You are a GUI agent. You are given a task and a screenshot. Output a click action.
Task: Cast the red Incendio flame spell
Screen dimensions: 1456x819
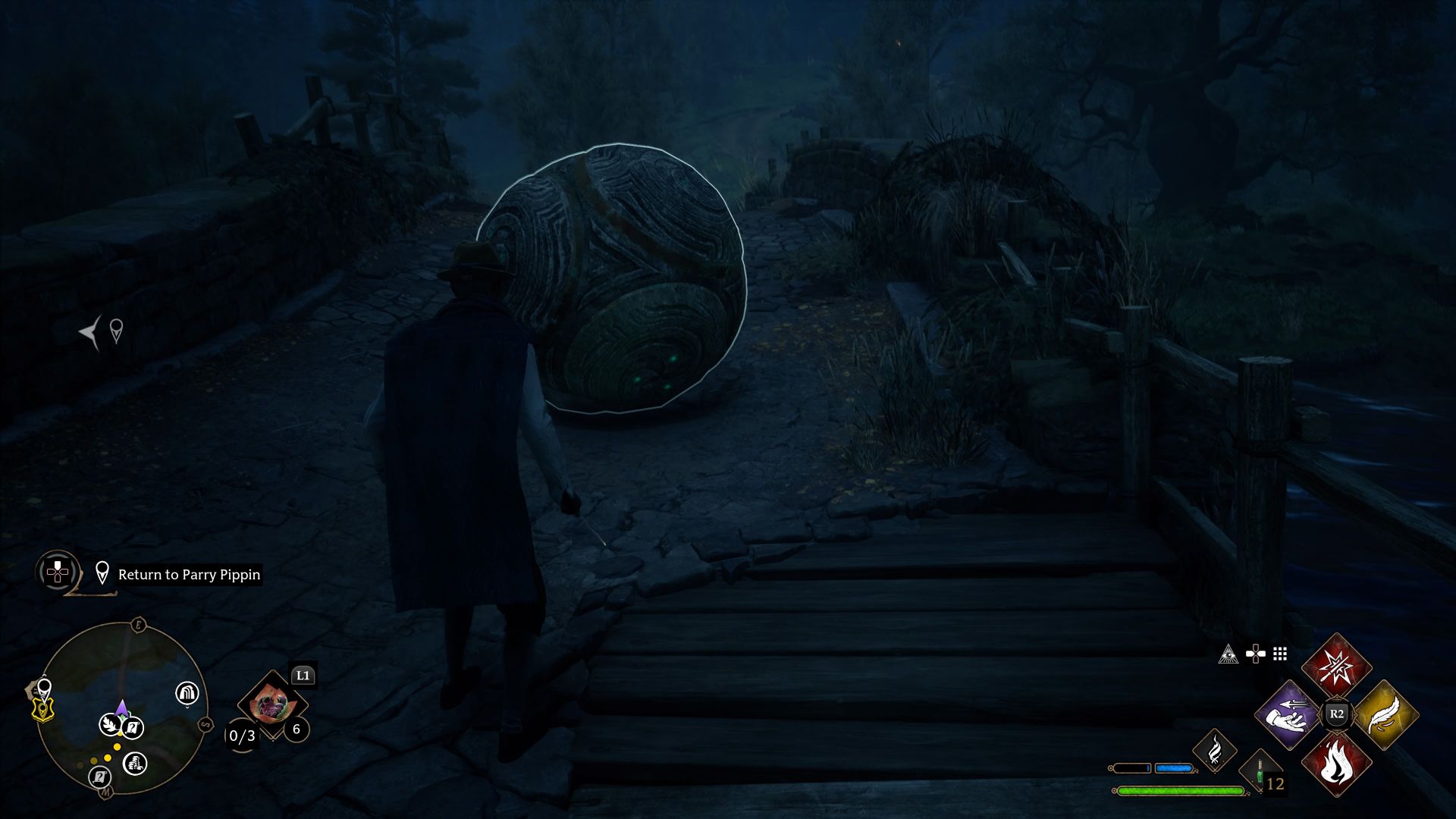(x=1336, y=764)
